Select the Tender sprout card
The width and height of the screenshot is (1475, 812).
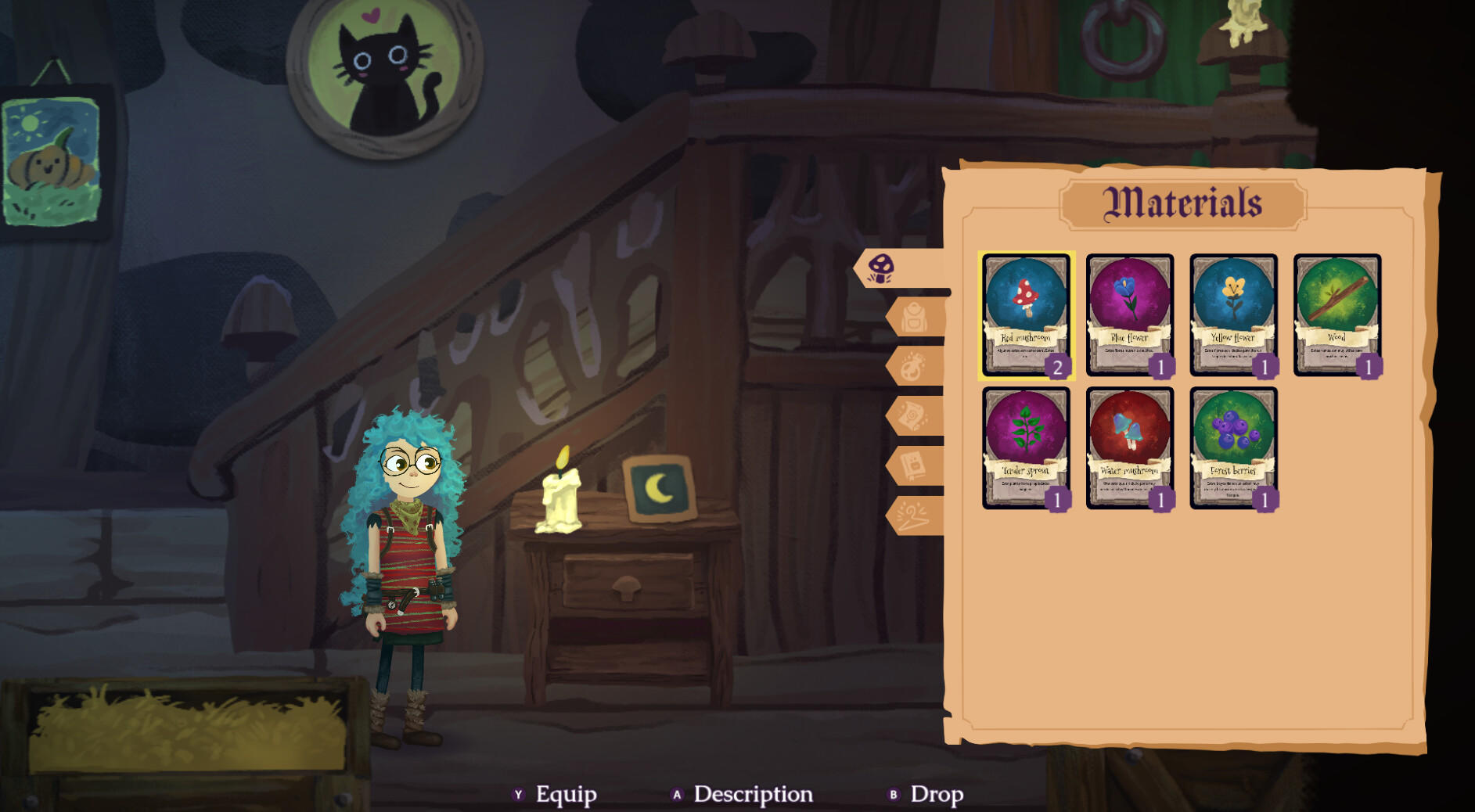click(1029, 450)
